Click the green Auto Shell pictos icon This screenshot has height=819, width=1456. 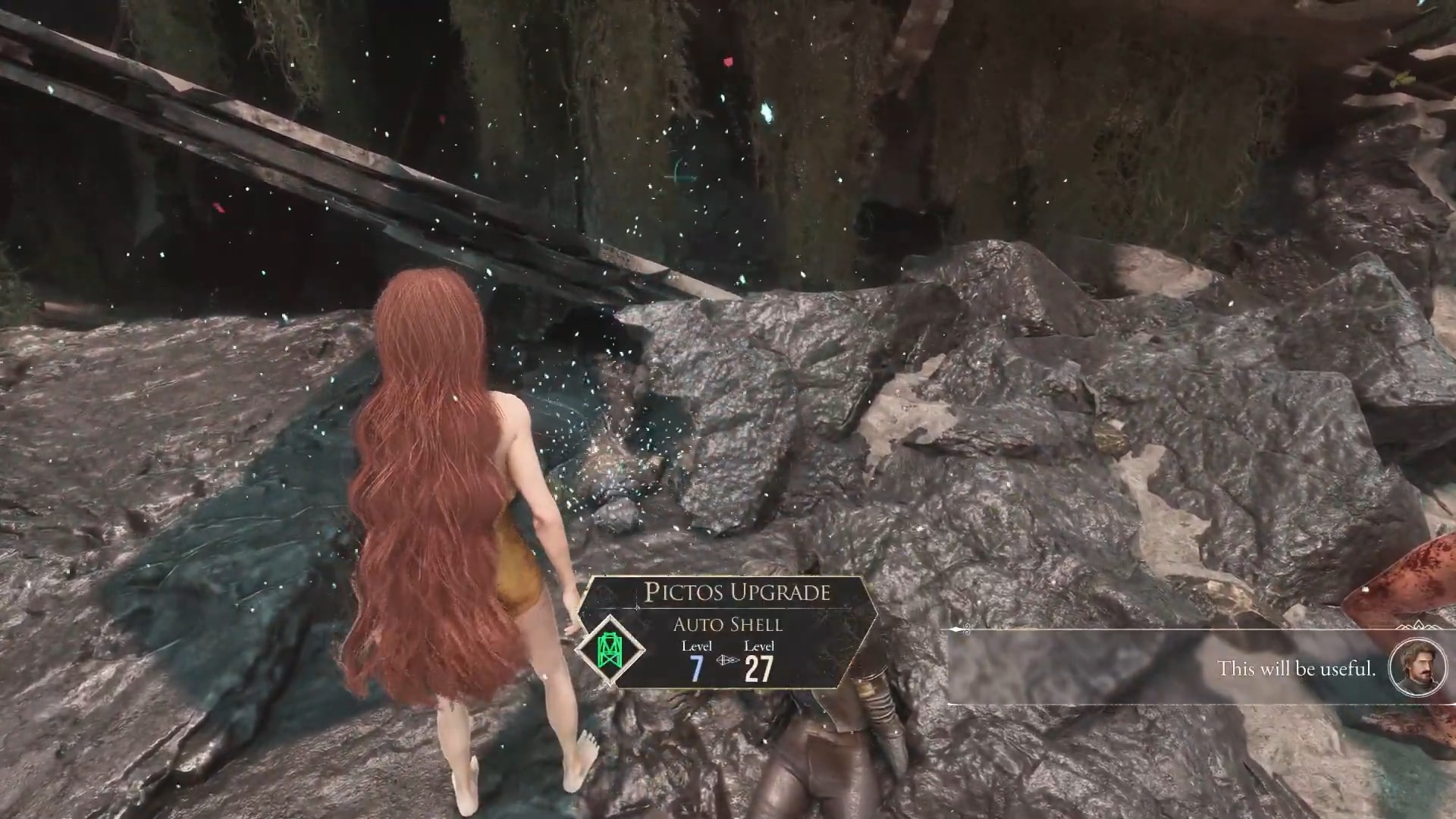point(610,649)
